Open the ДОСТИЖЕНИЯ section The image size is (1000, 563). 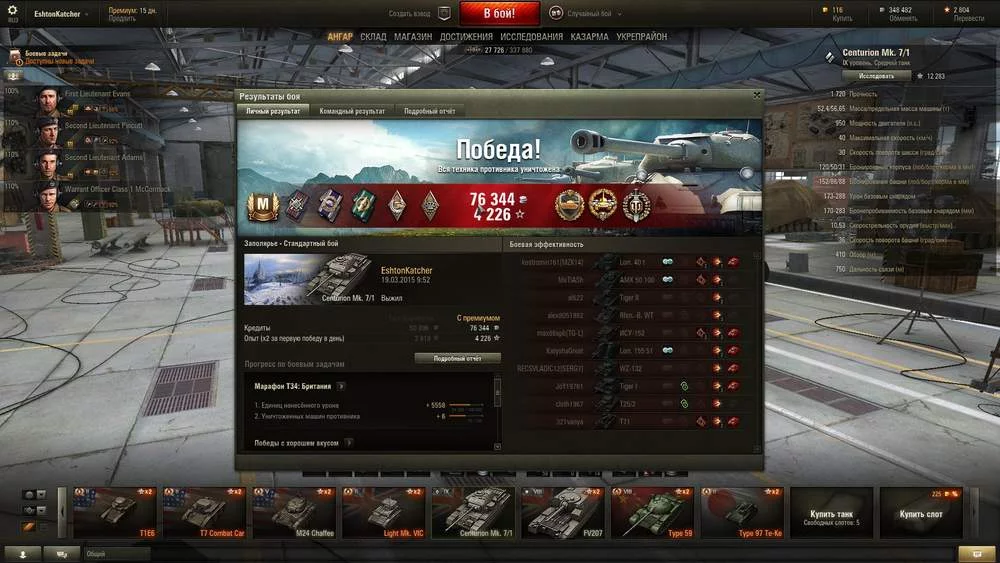coord(466,37)
